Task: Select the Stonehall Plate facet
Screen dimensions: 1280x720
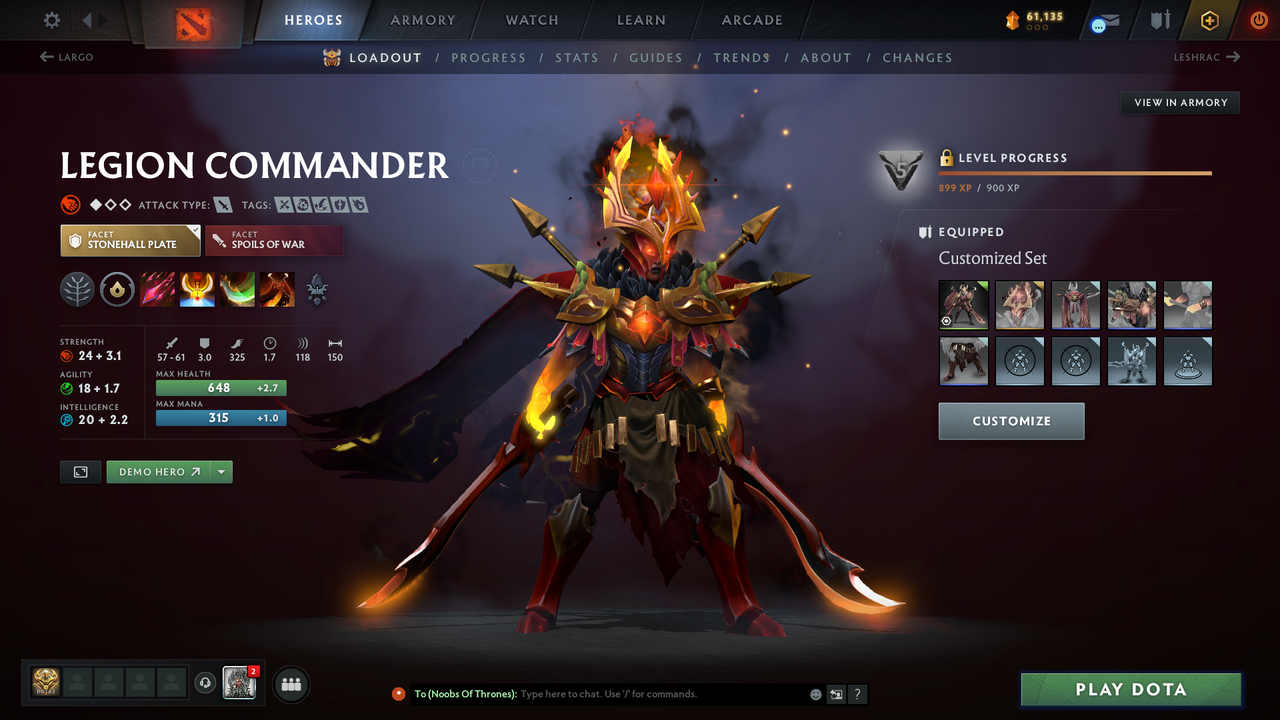Action: tap(130, 240)
